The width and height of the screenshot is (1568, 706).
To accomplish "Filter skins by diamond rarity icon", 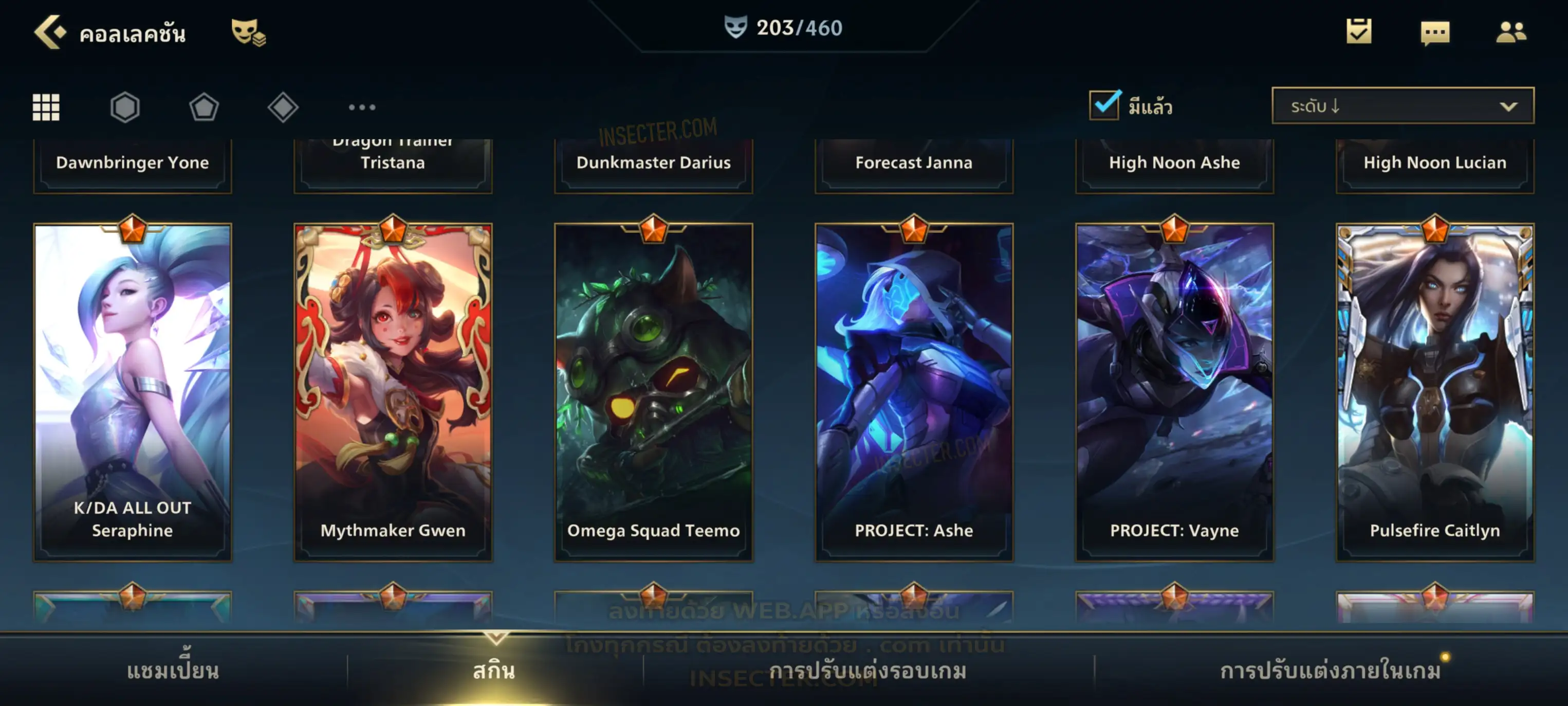I will pos(283,107).
